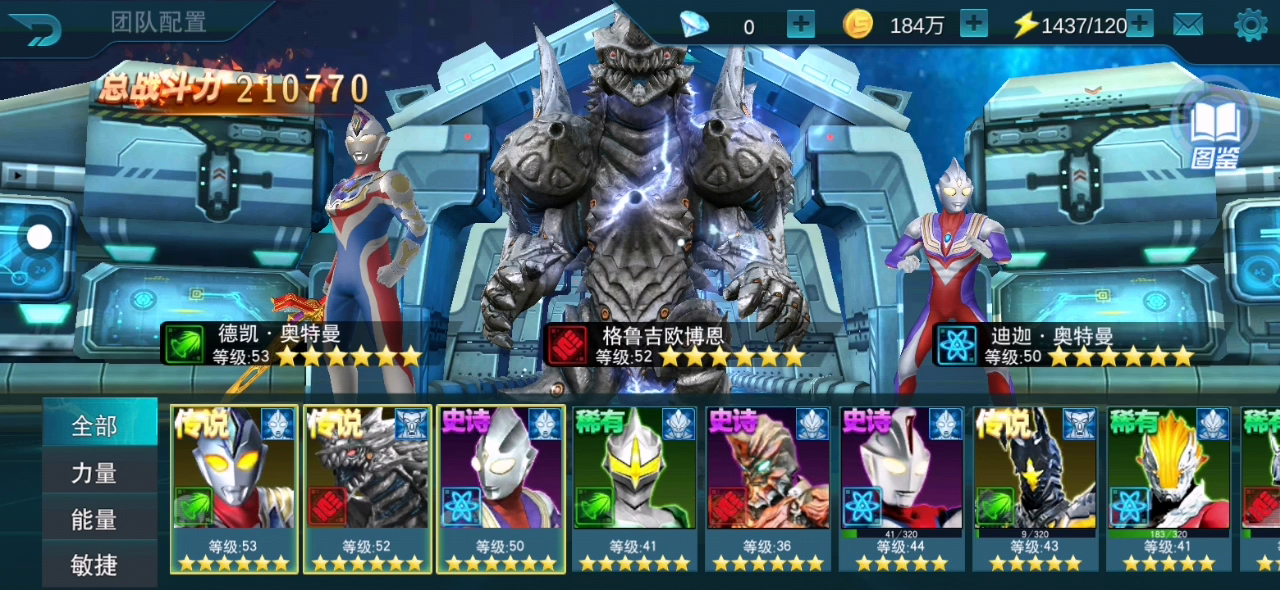Add diamonds with the plus button
Image resolution: width=1280 pixels, height=590 pixels.
801,24
